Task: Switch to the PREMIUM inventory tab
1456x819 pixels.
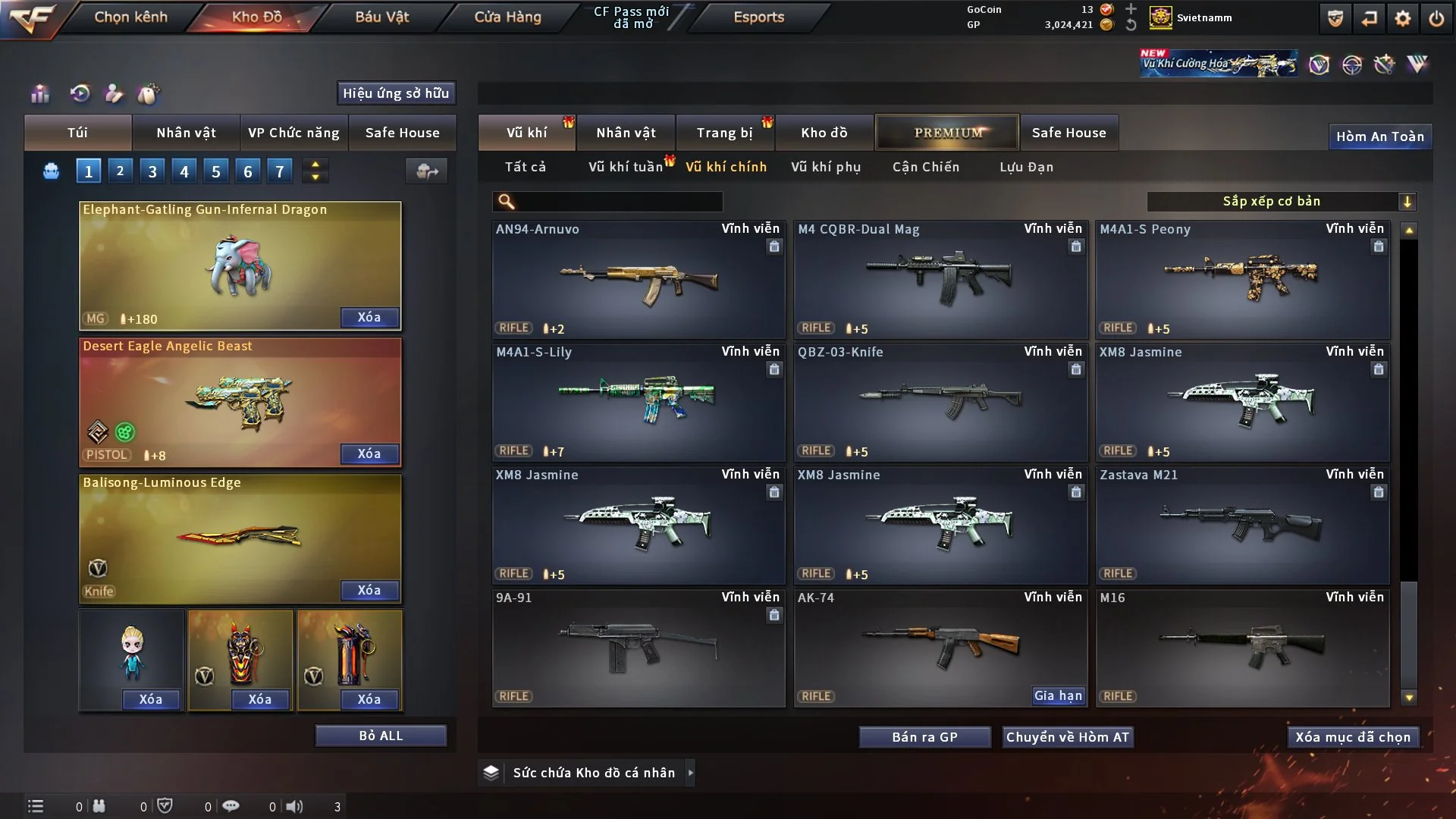Action: (x=947, y=133)
